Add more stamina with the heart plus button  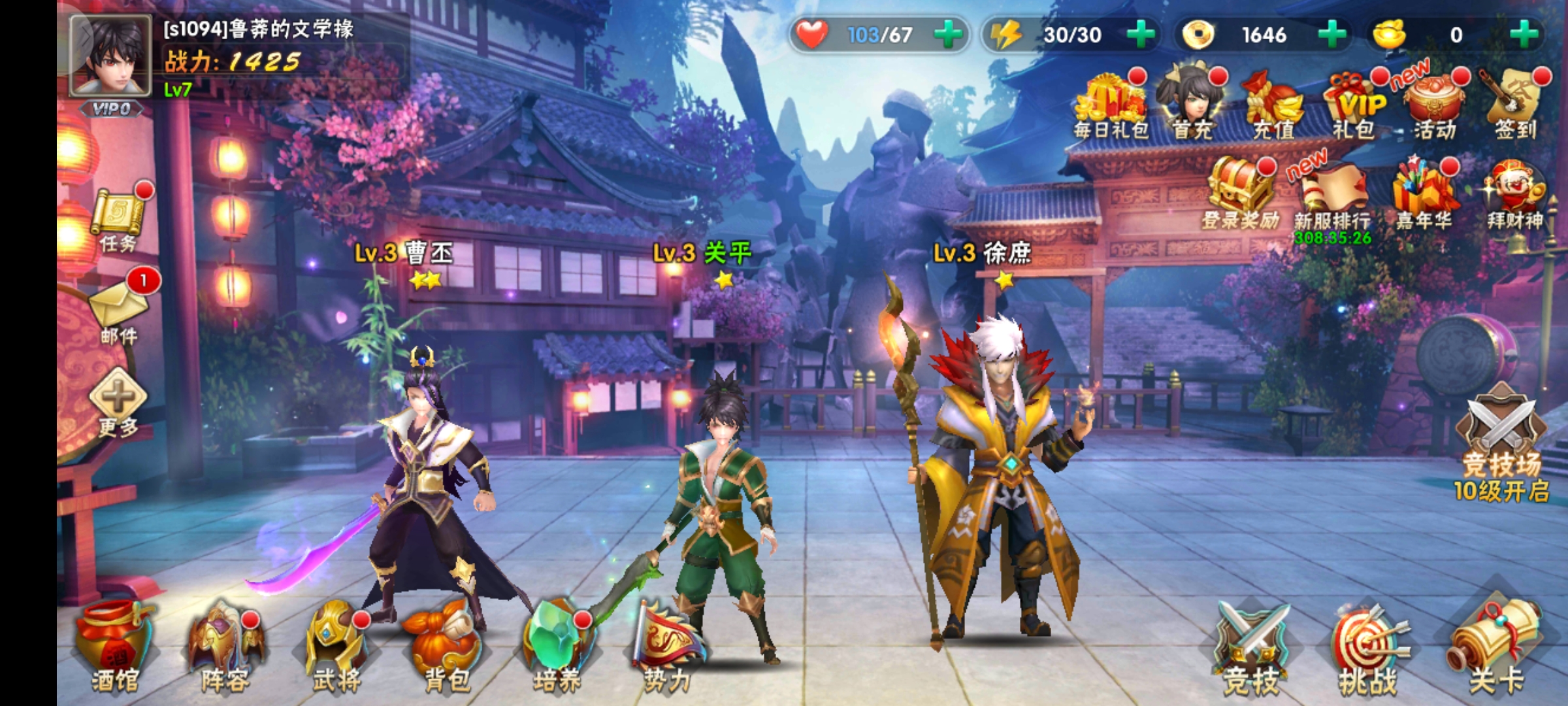(x=949, y=34)
